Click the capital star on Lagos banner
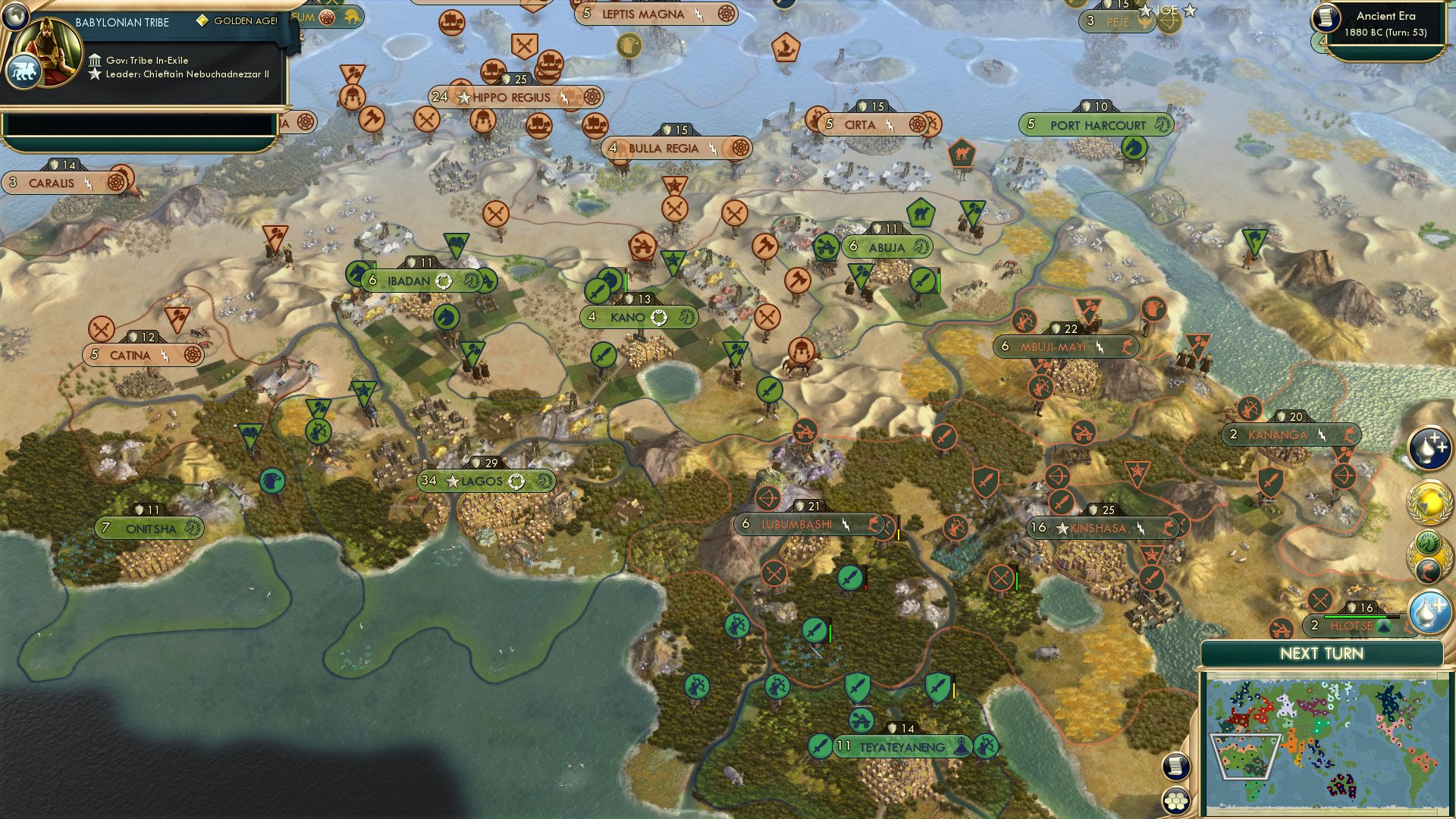Image resolution: width=1456 pixels, height=819 pixels. 452,481
